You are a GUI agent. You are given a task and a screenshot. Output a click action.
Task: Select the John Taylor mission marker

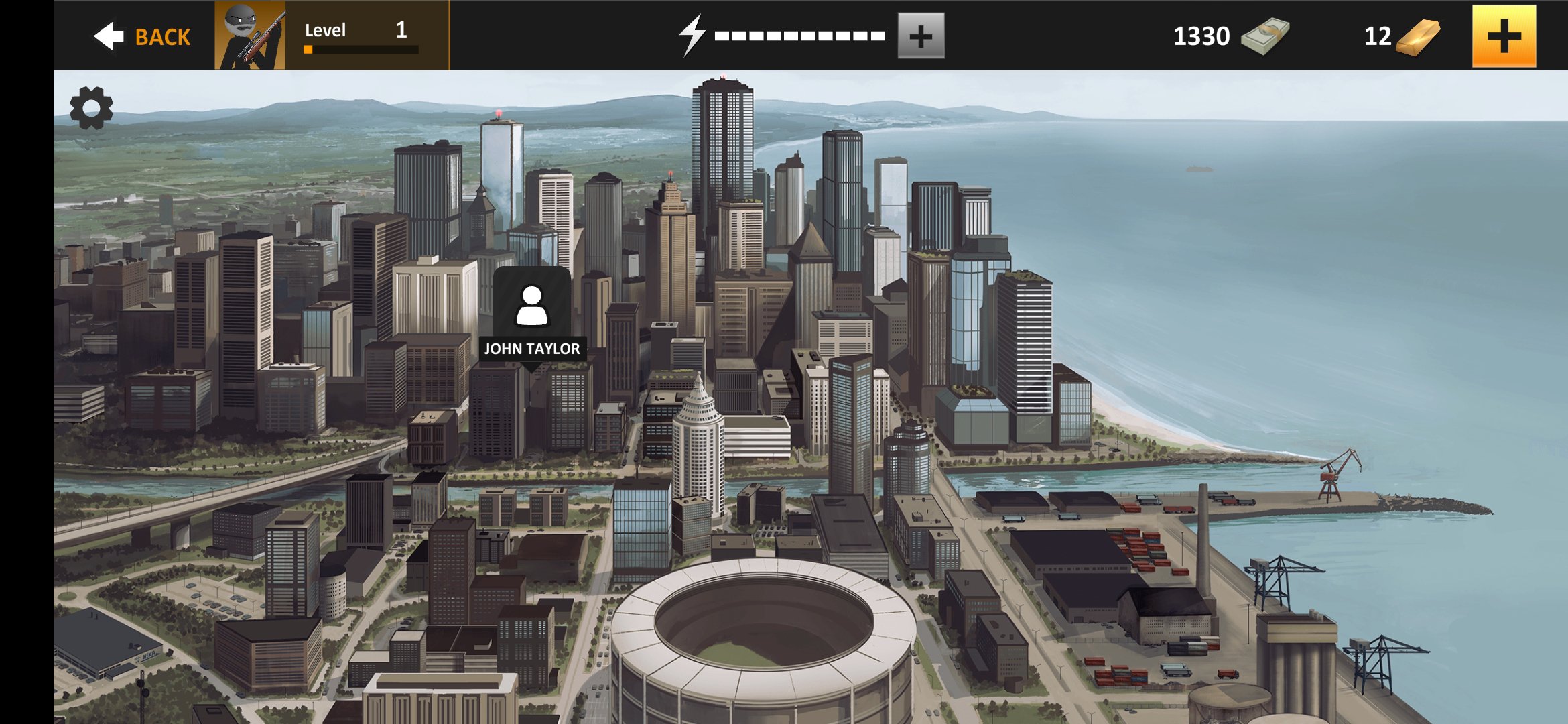[532, 316]
